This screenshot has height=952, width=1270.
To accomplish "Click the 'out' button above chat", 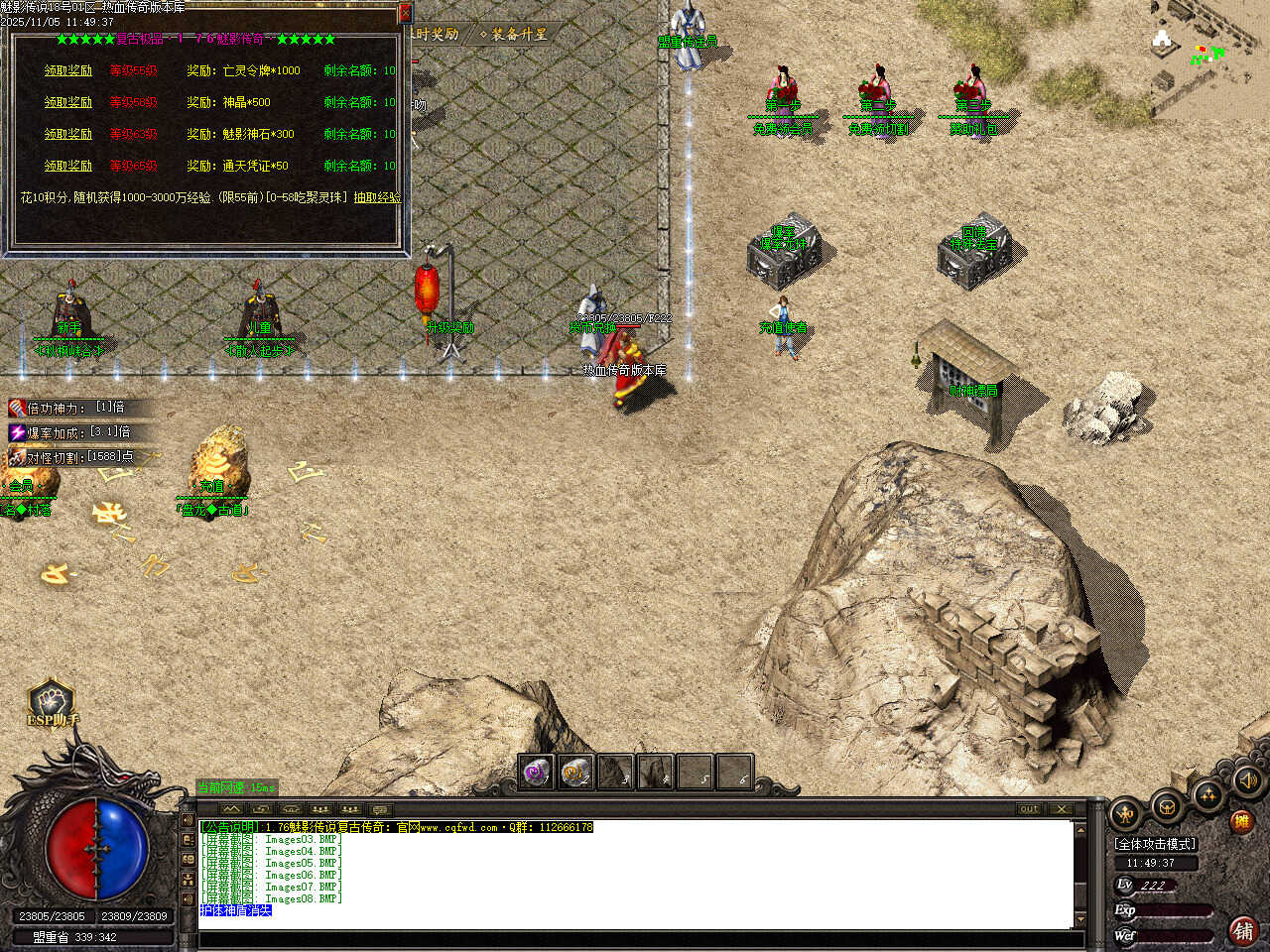I will click(1029, 809).
